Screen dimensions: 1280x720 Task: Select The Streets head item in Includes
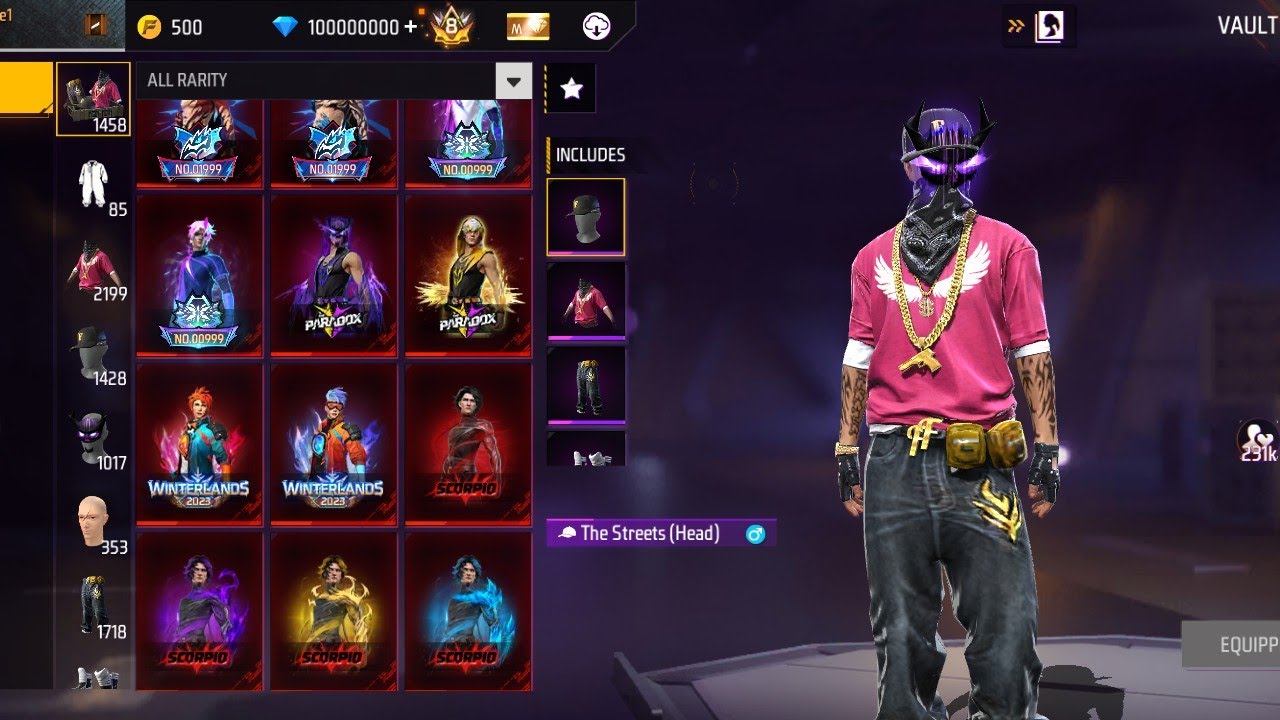(x=585, y=217)
